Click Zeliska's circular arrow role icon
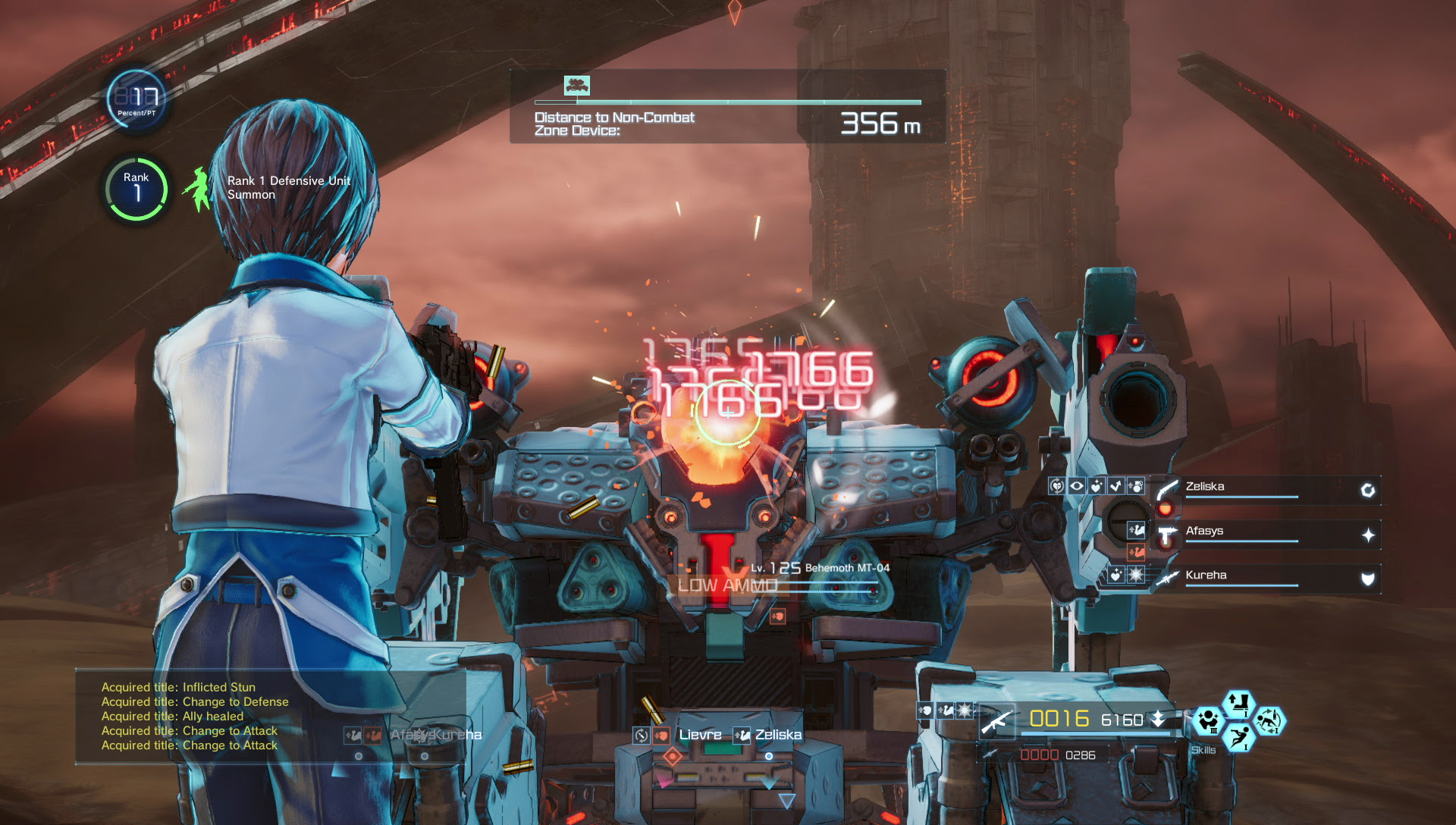The image size is (1456, 825). [1367, 491]
